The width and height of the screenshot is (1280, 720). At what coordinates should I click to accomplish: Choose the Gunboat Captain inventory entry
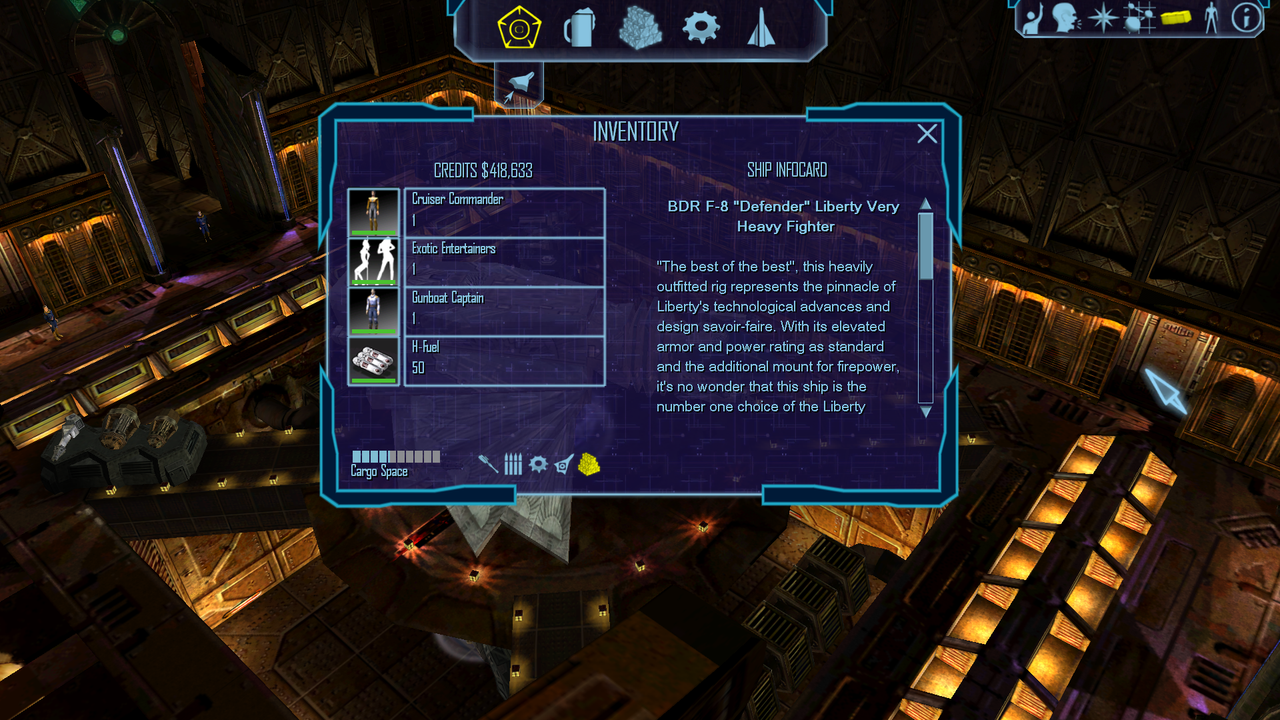[x=504, y=310]
